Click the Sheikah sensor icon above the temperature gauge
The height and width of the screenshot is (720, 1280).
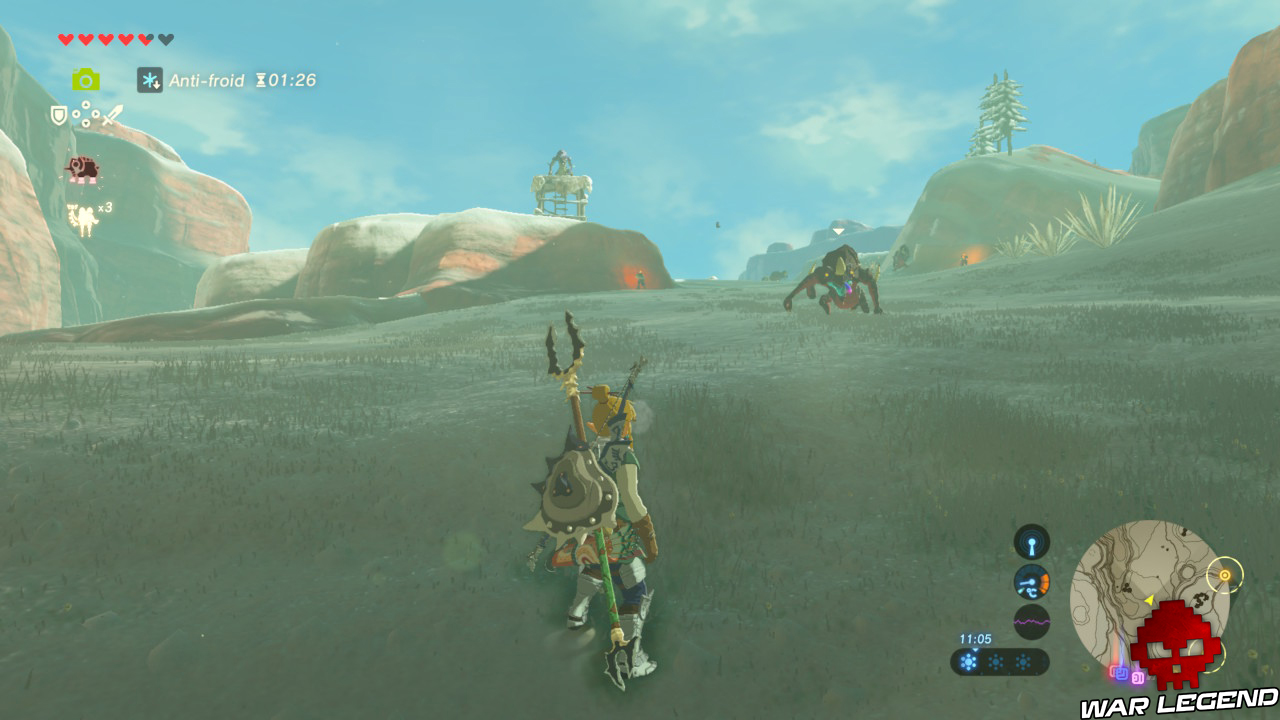(1030, 543)
